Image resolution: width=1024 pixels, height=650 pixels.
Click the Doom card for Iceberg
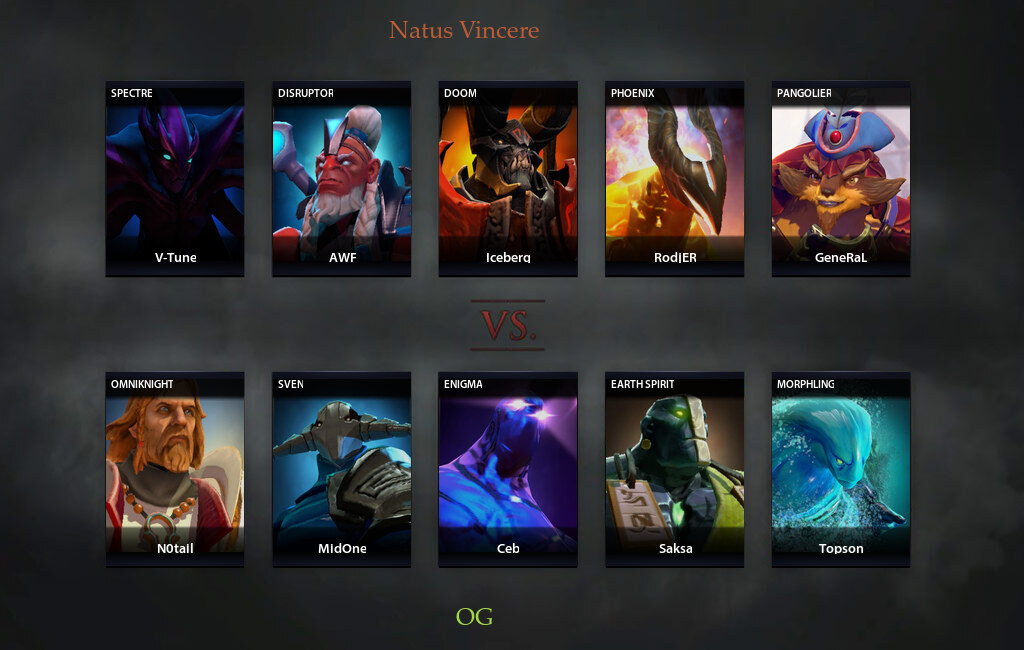point(508,178)
